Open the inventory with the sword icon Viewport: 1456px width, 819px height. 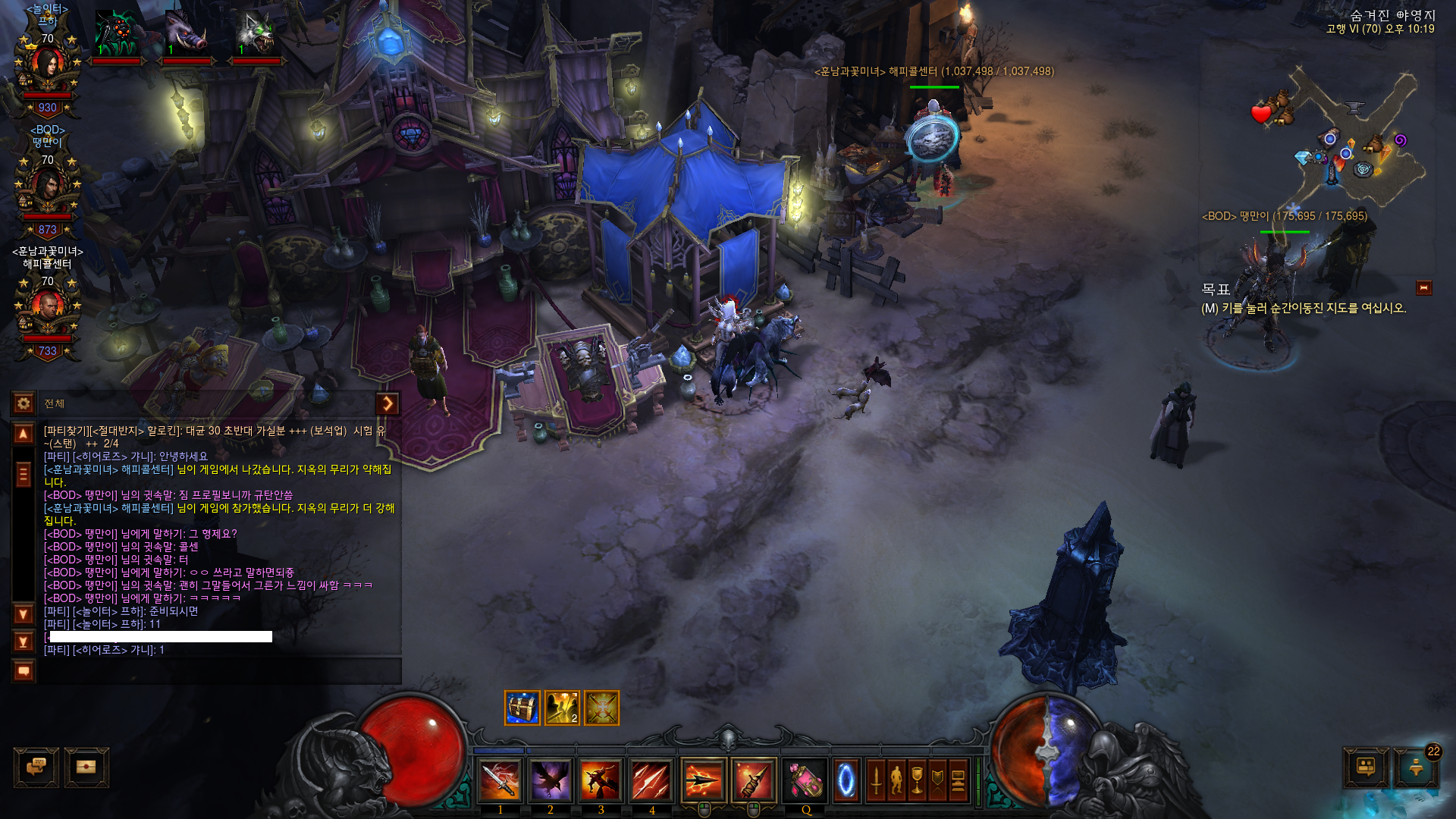tap(876, 780)
